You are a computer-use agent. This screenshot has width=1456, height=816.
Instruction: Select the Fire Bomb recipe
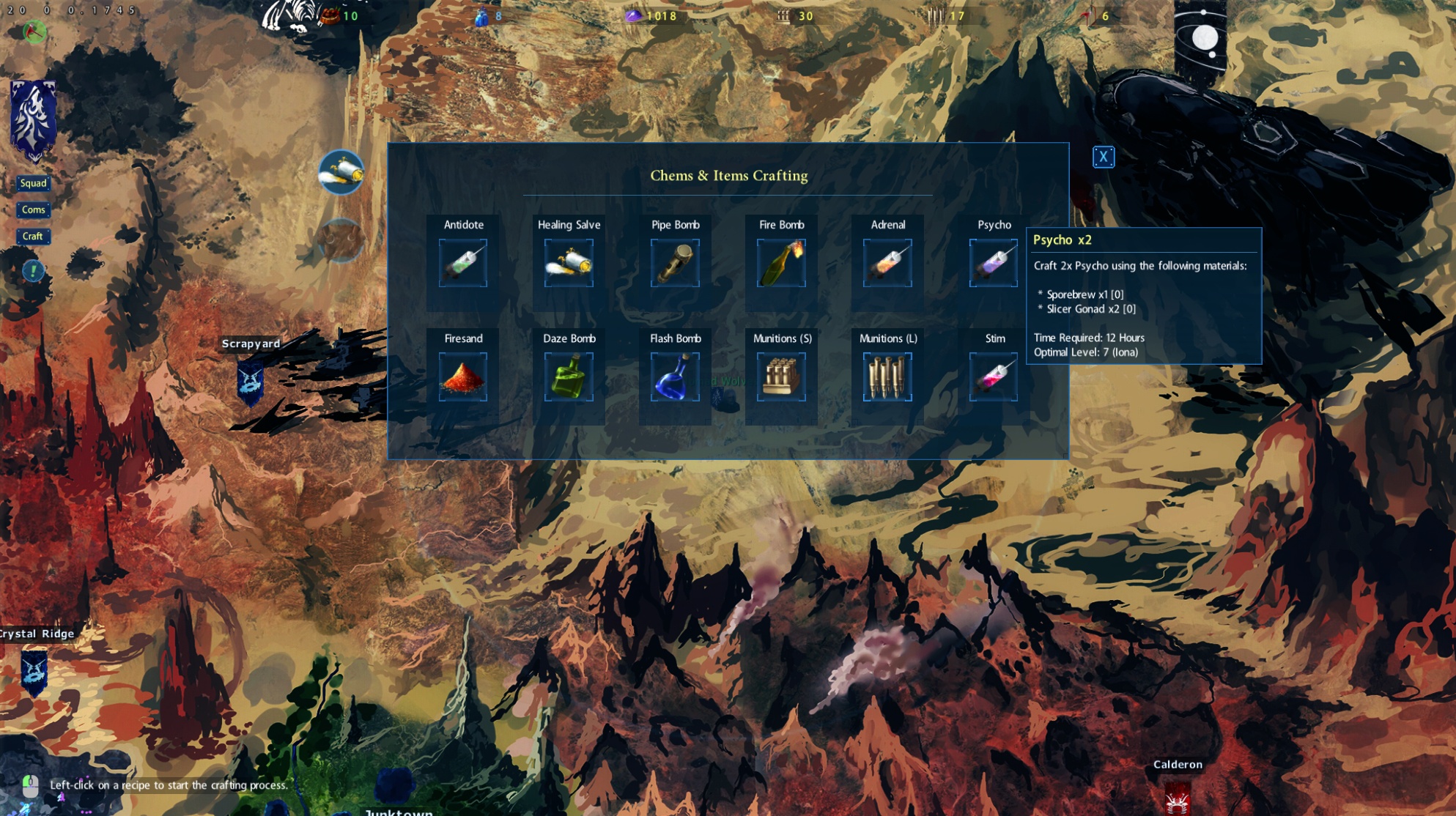pos(781,262)
